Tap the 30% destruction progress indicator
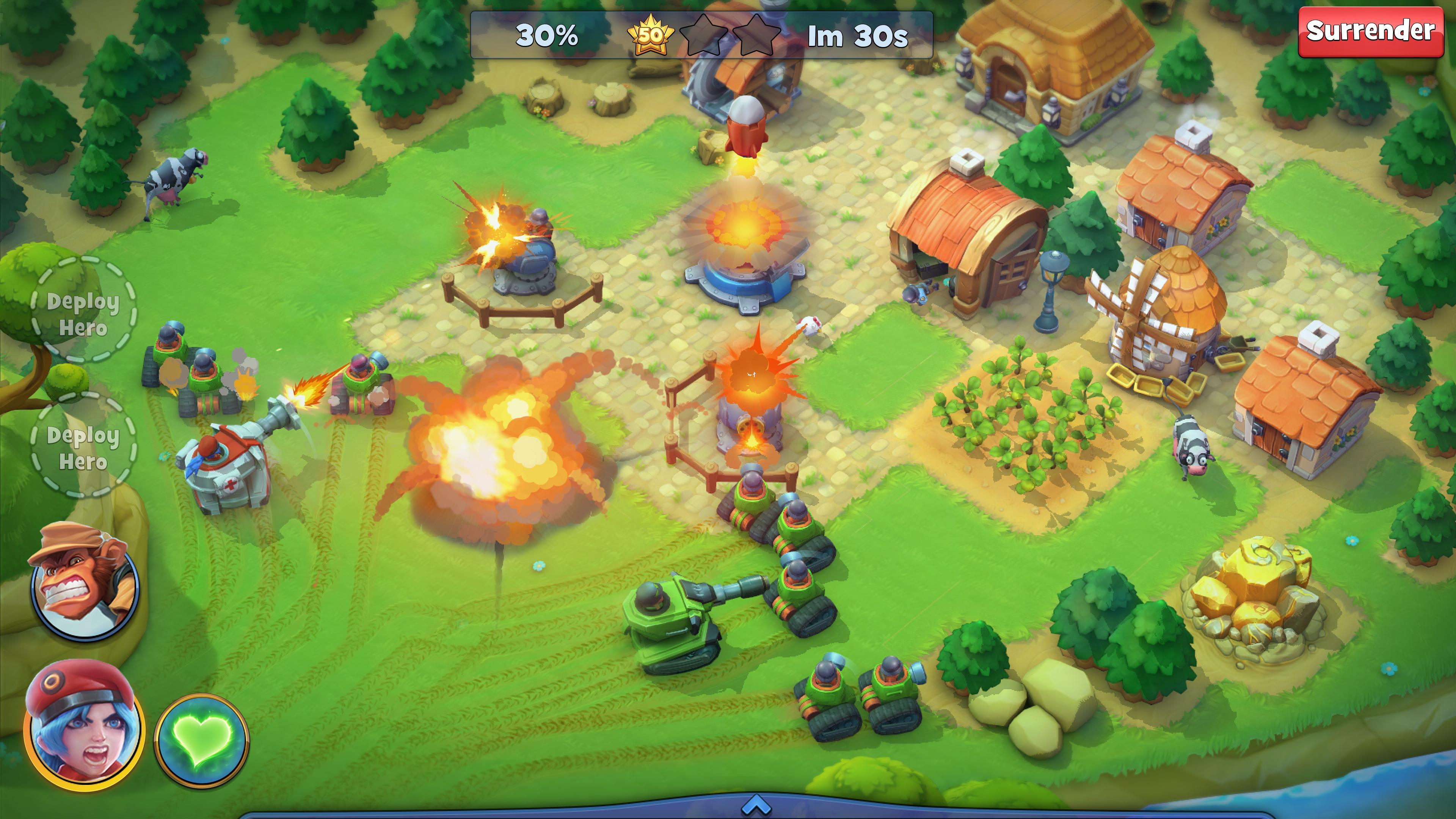1456x819 pixels. click(x=546, y=36)
